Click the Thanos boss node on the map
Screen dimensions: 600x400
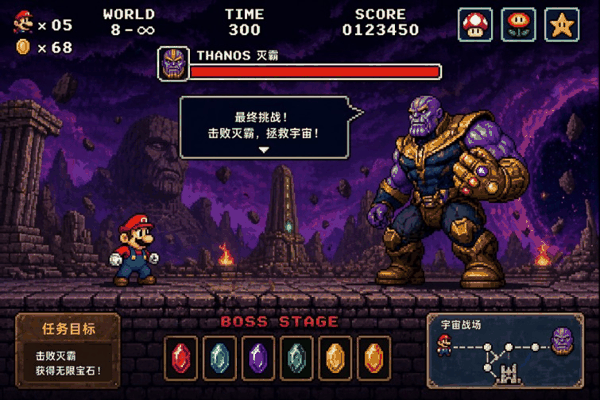coord(562,340)
